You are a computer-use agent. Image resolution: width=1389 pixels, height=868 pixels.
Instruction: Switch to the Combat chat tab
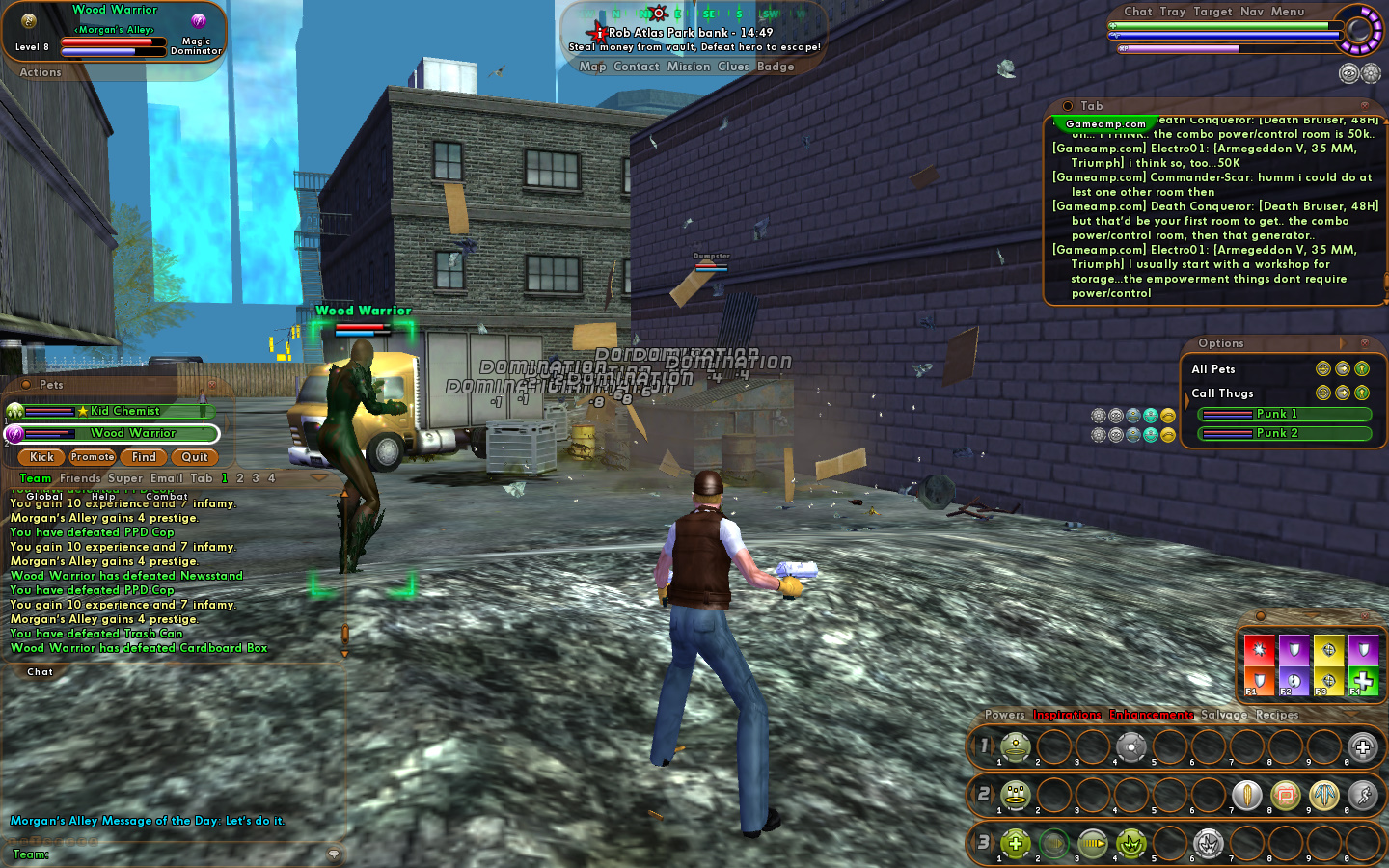pyautogui.click(x=167, y=496)
